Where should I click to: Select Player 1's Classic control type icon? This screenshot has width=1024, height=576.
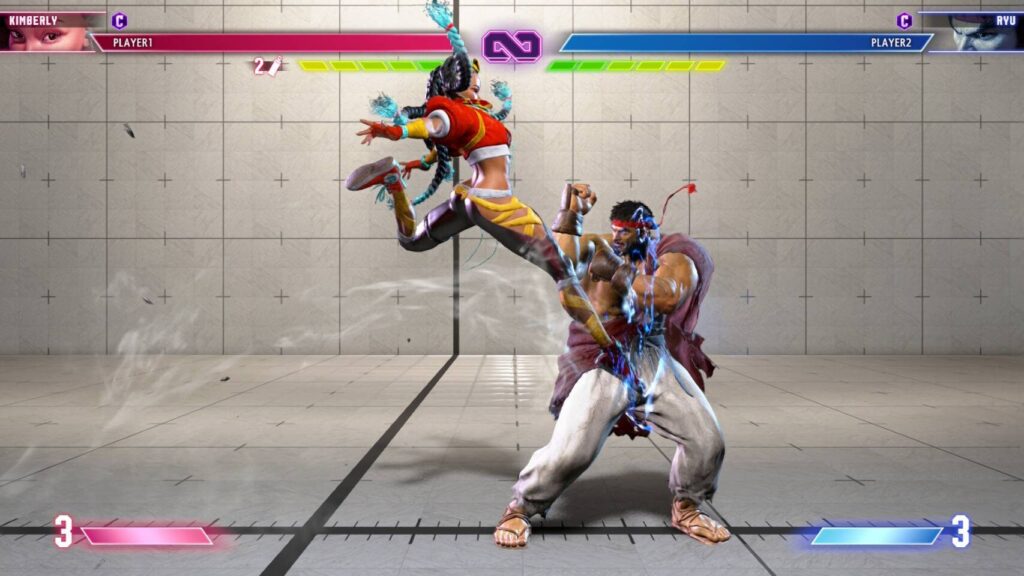[119, 20]
